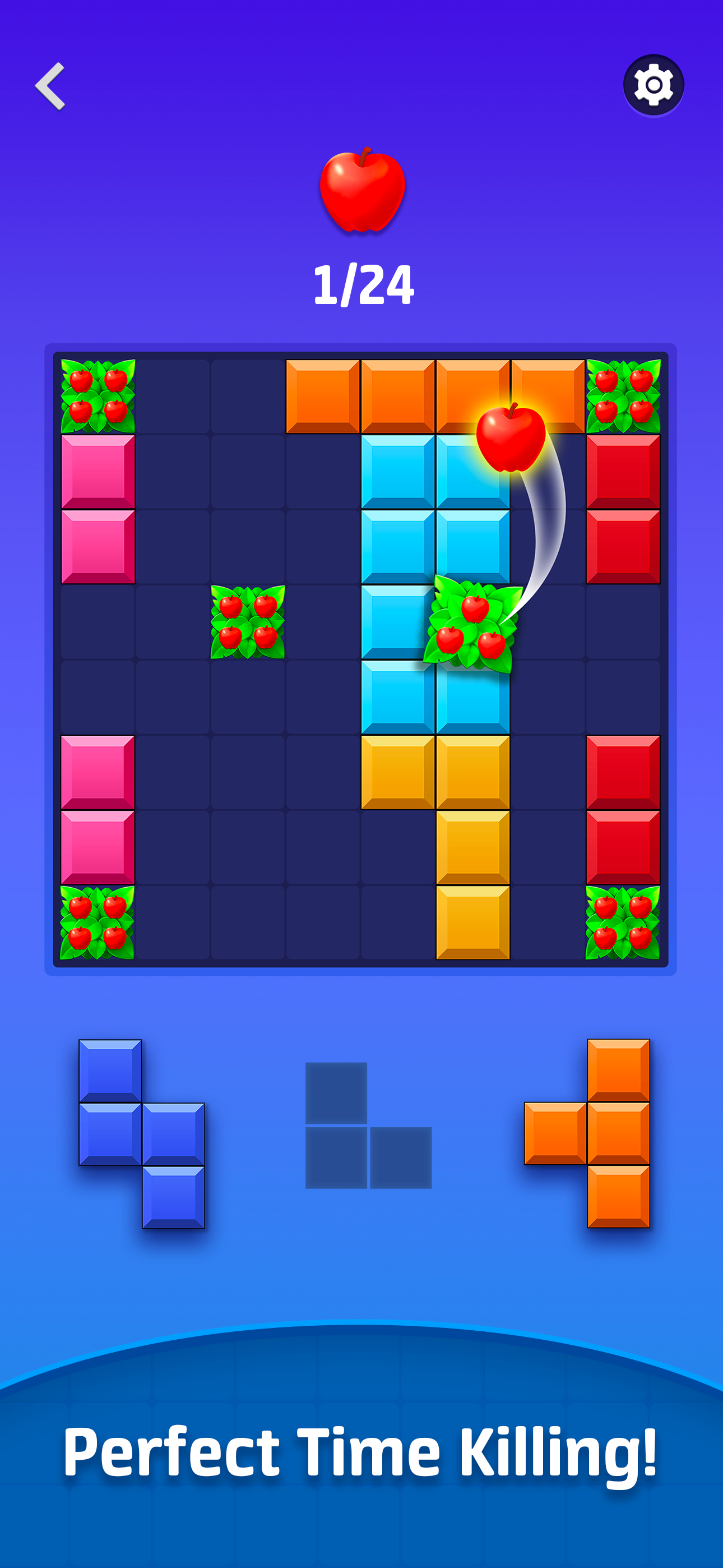Tap the red apple above the counter
This screenshot has height=1568, width=723.
(x=361, y=191)
